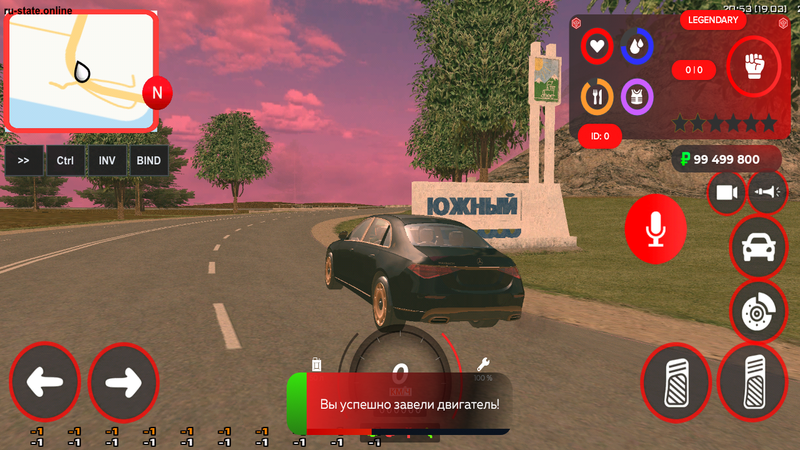Tap the Ctrl button
Screen dimensions: 800x450
(x=65, y=160)
